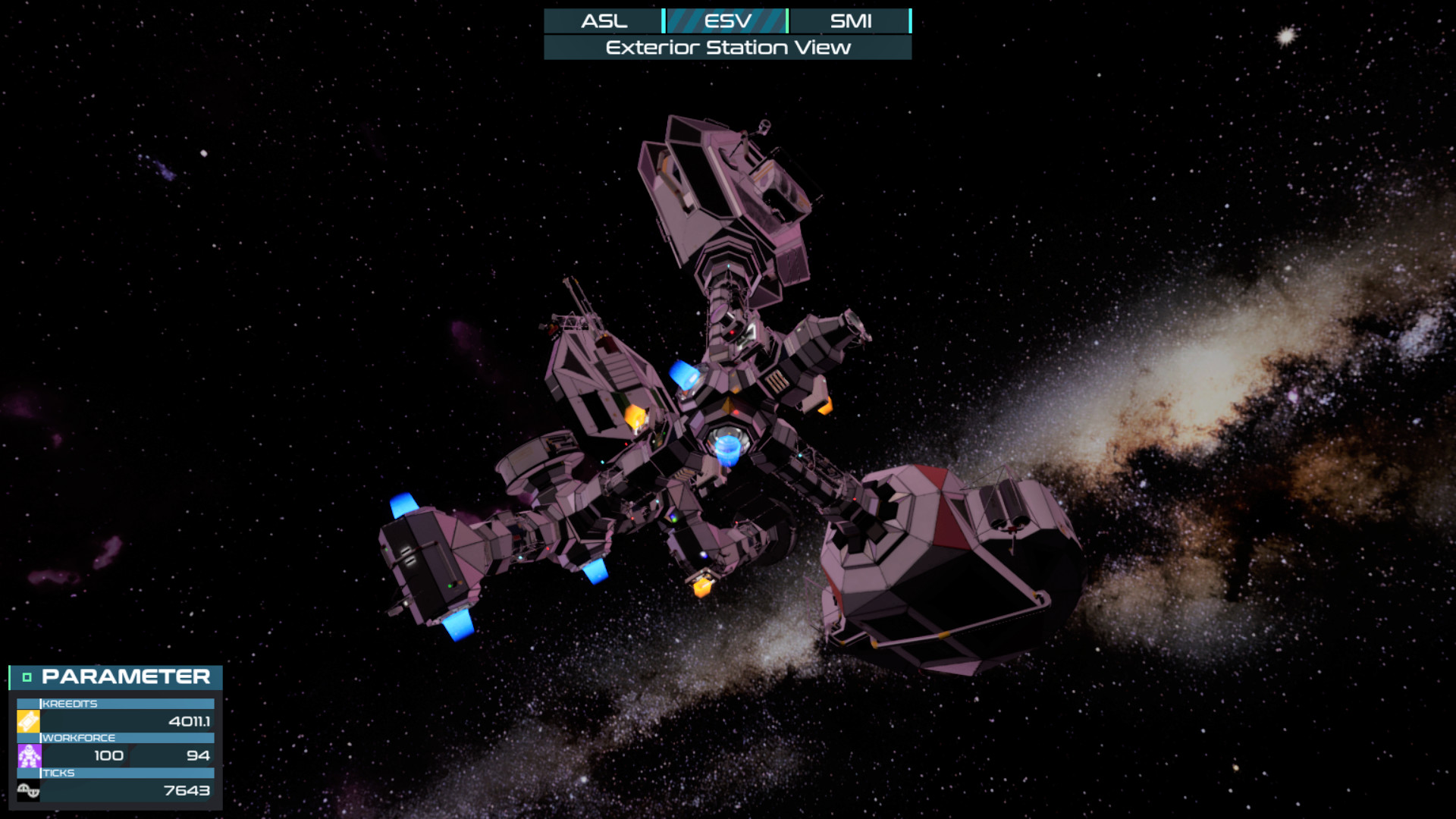Click the Ticks value 7643

(187, 791)
